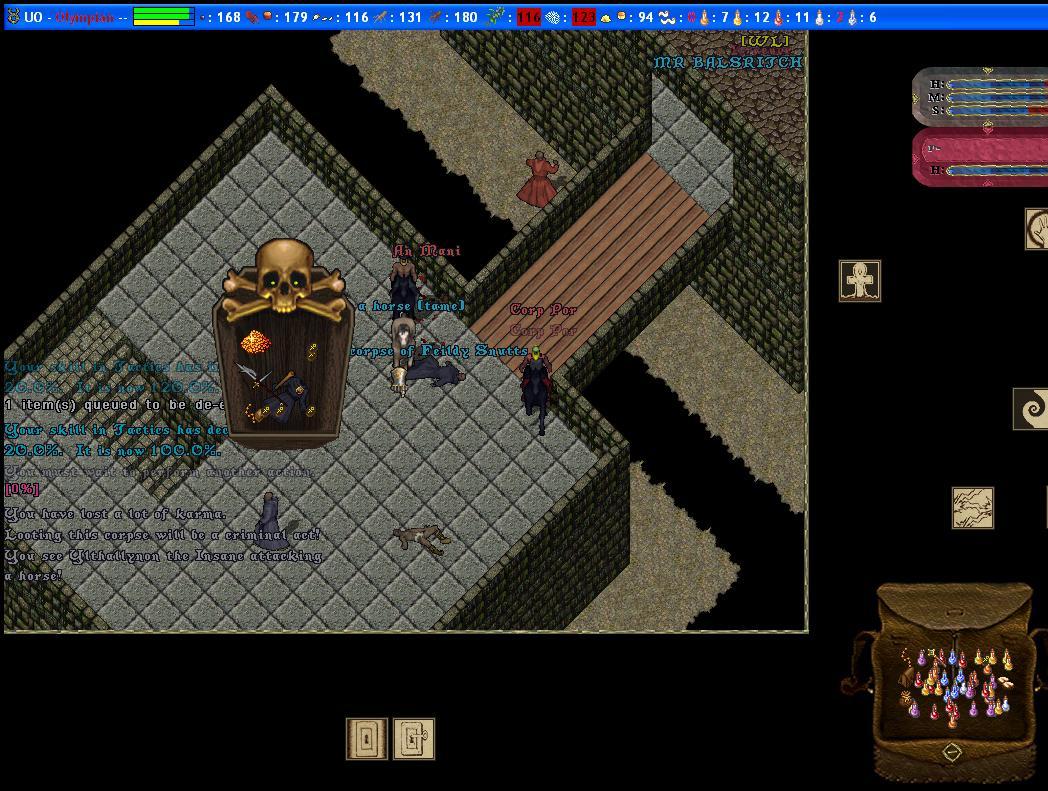Select the potion pile inside the backpack
The width and height of the screenshot is (1048, 791).
coord(955,682)
